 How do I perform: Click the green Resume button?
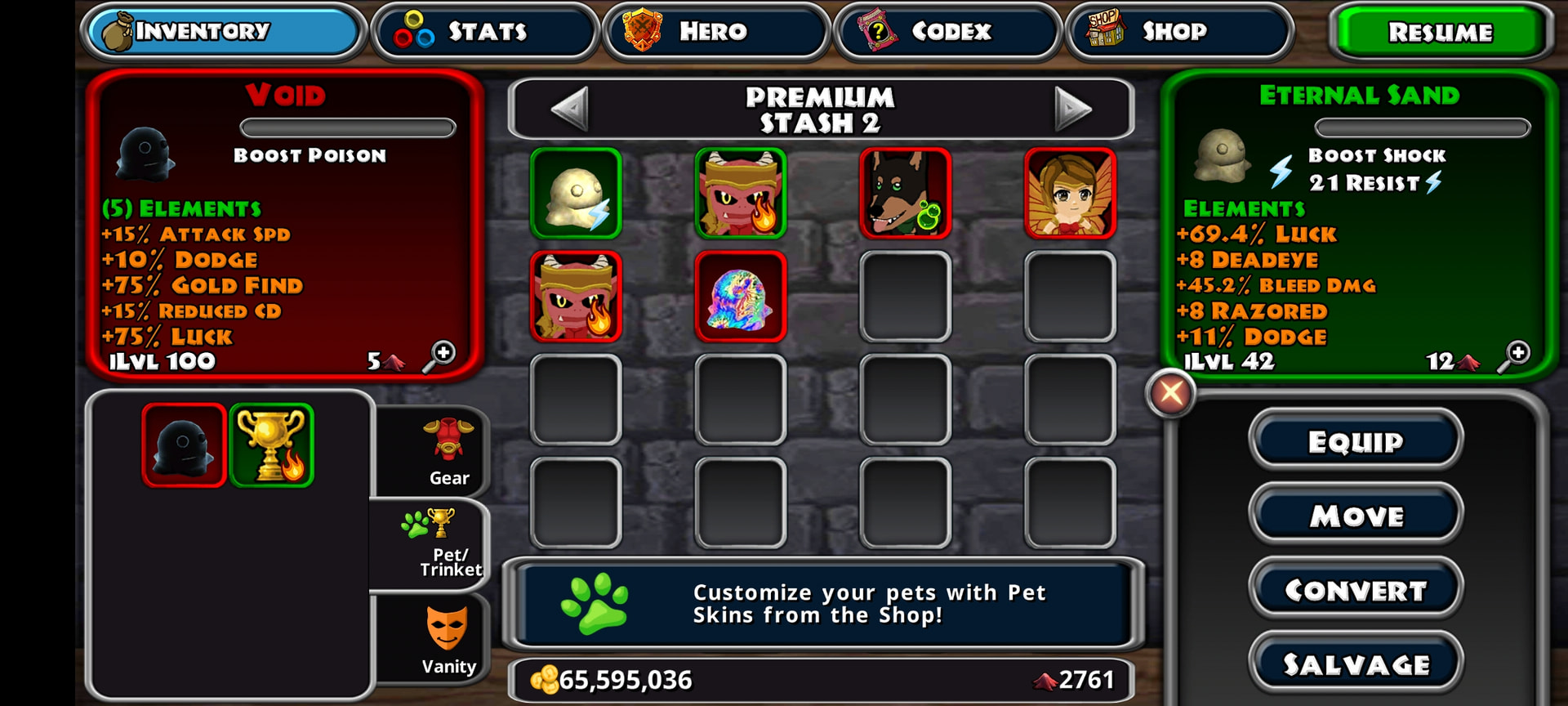1440,33
